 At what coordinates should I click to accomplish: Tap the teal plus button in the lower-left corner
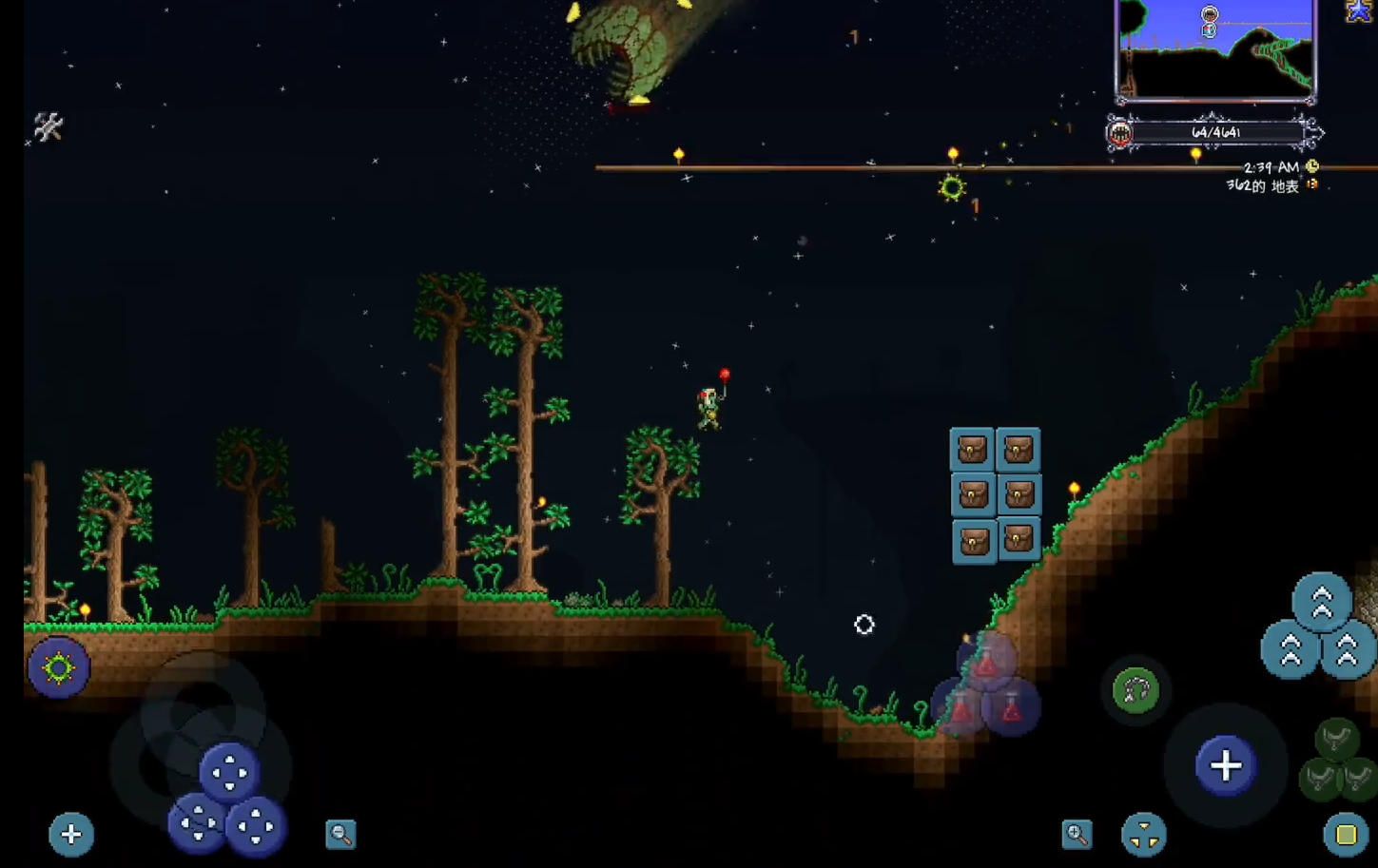(71, 834)
